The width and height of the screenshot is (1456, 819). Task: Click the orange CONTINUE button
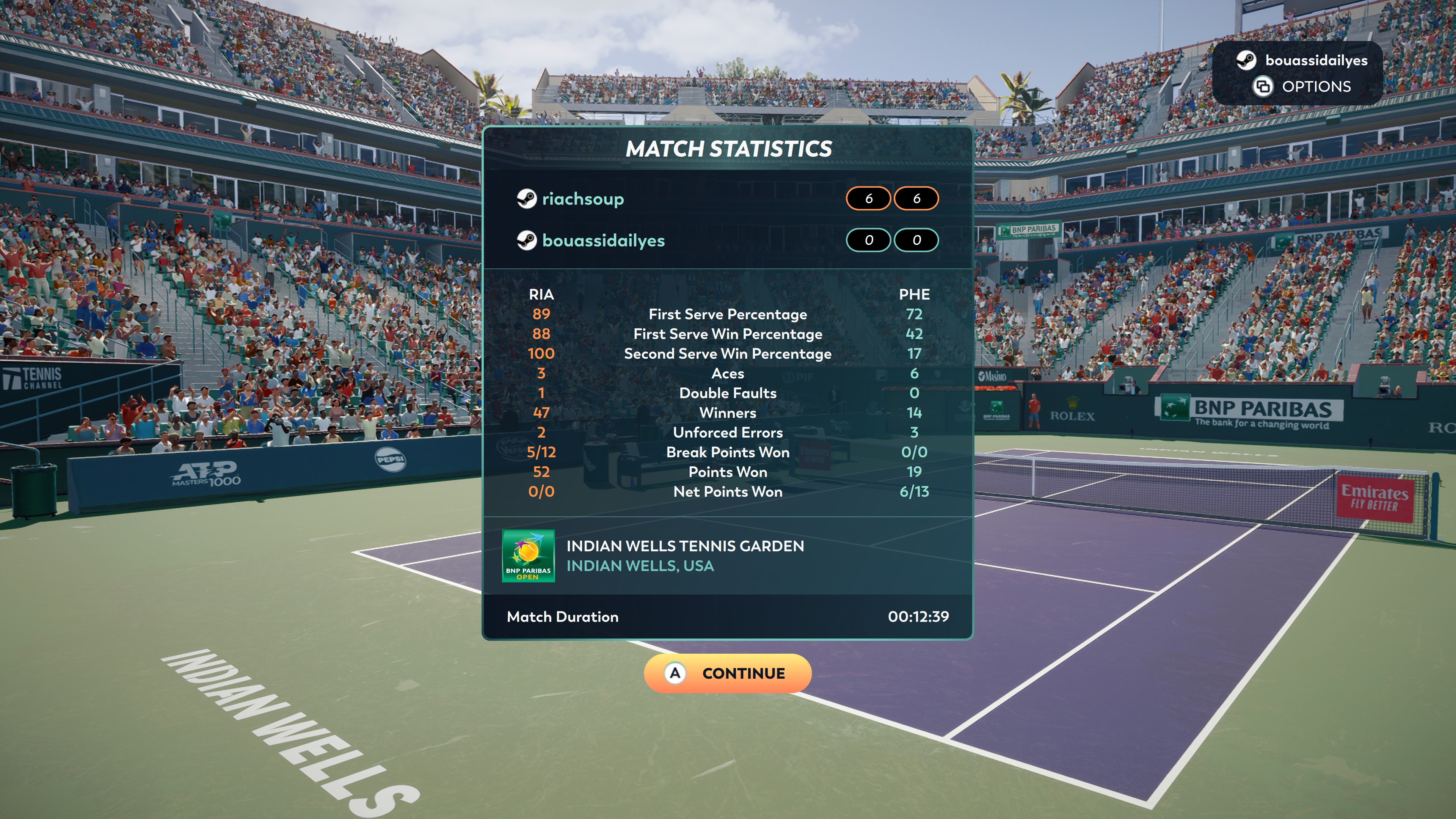pos(728,673)
